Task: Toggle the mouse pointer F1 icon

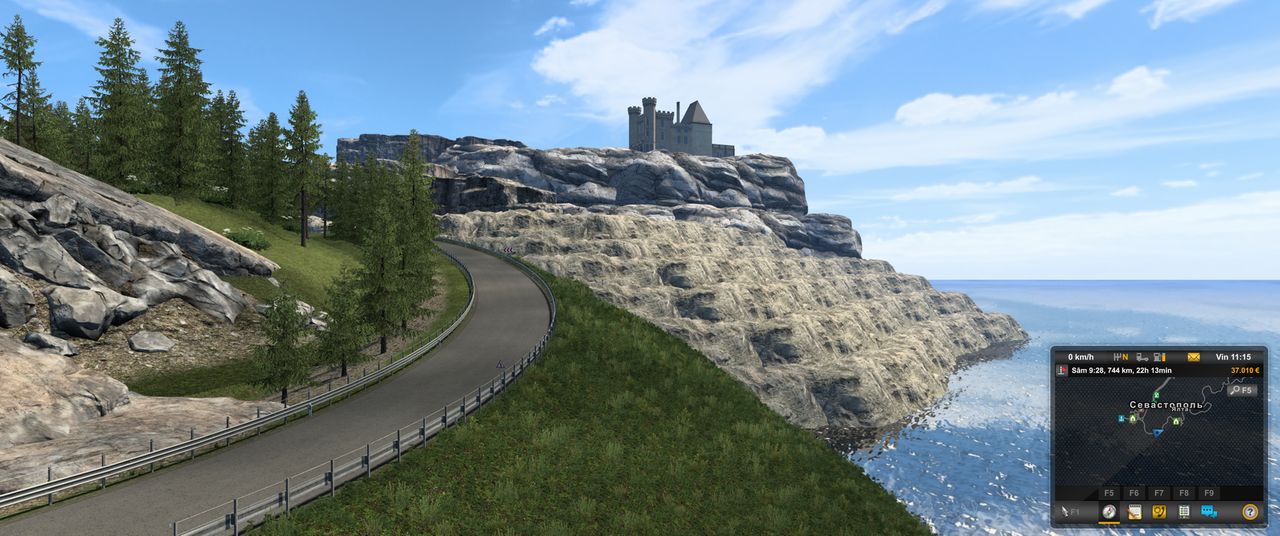Action: [1068, 512]
